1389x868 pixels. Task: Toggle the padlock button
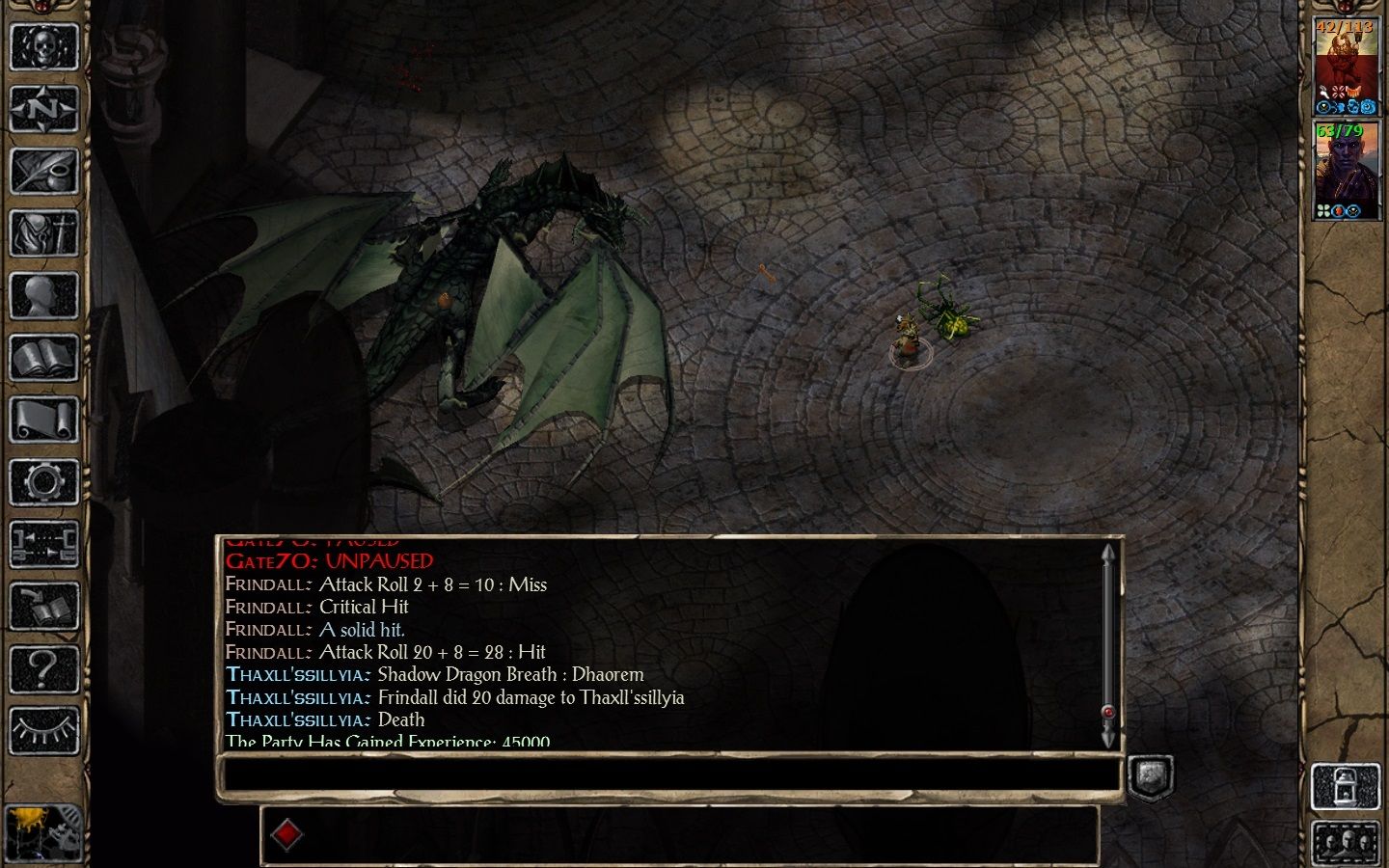click(1345, 787)
